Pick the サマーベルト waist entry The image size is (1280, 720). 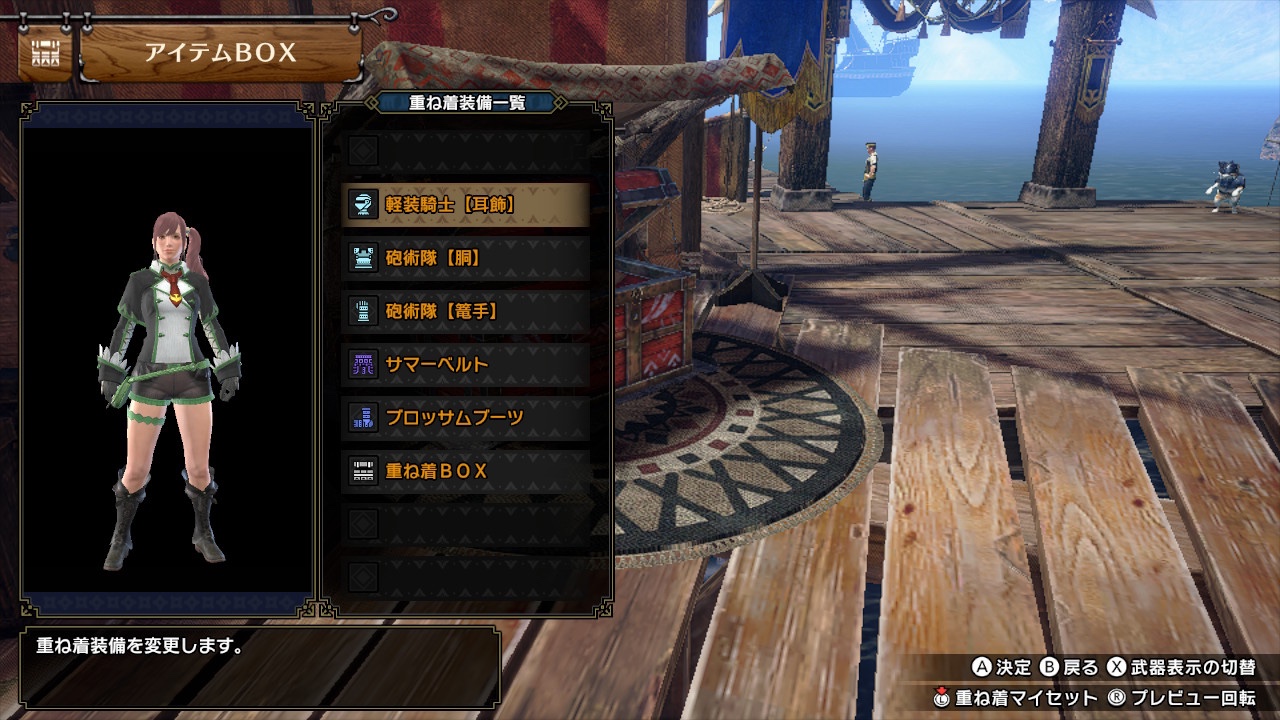click(465, 364)
